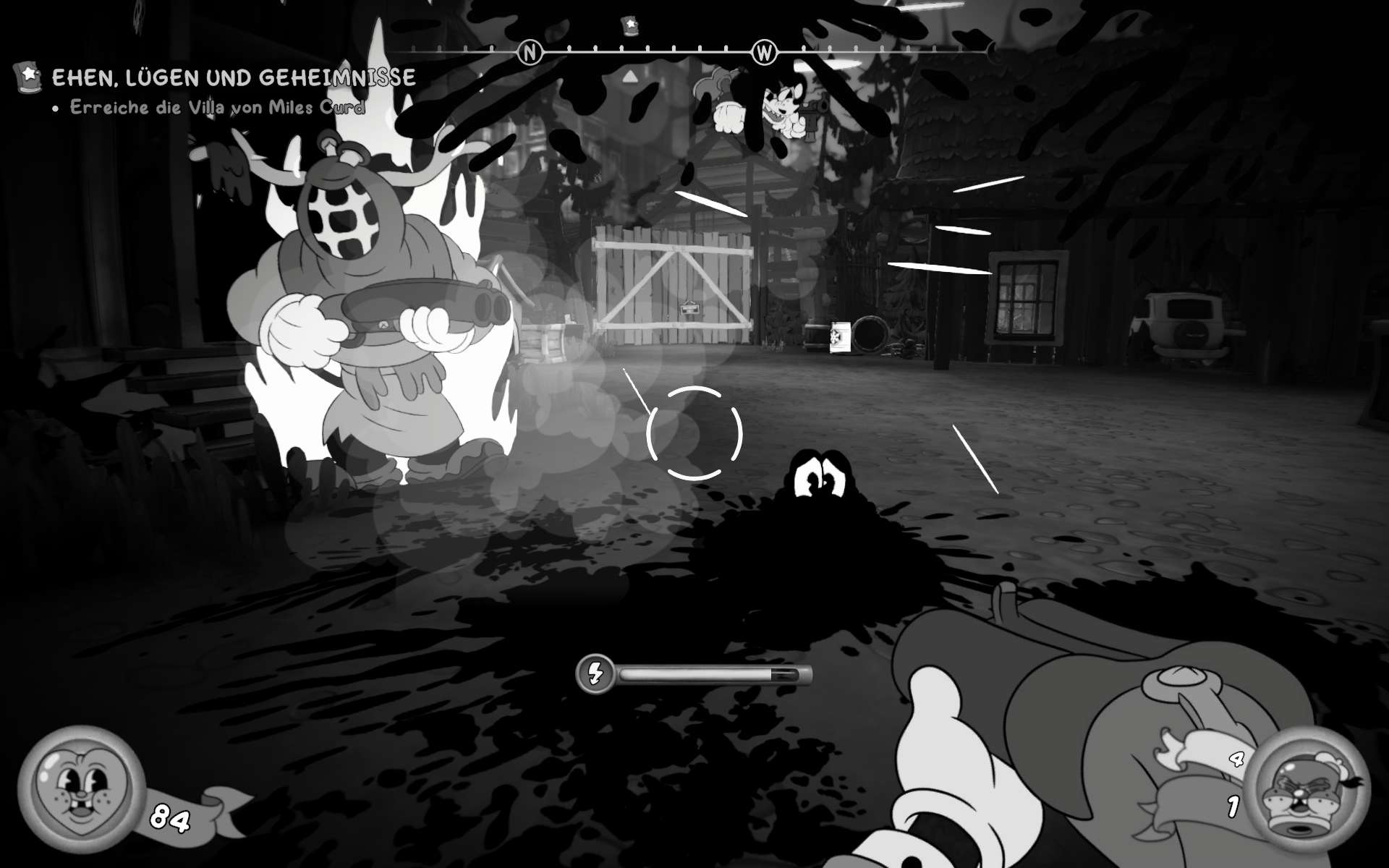Click the quest tracker title 'Ehen, Lügen und Geheimnisse'
1389x868 pixels.
(x=234, y=77)
